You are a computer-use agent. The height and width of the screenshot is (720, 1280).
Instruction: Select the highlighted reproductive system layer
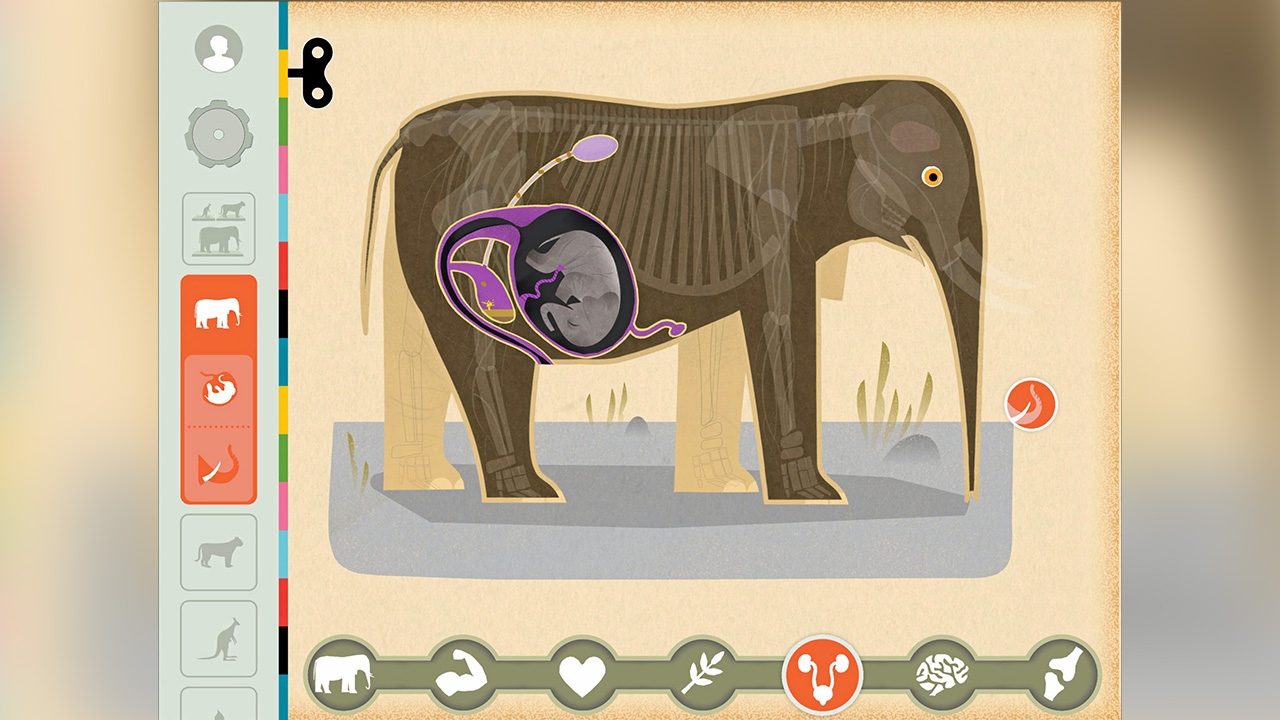(x=822, y=674)
